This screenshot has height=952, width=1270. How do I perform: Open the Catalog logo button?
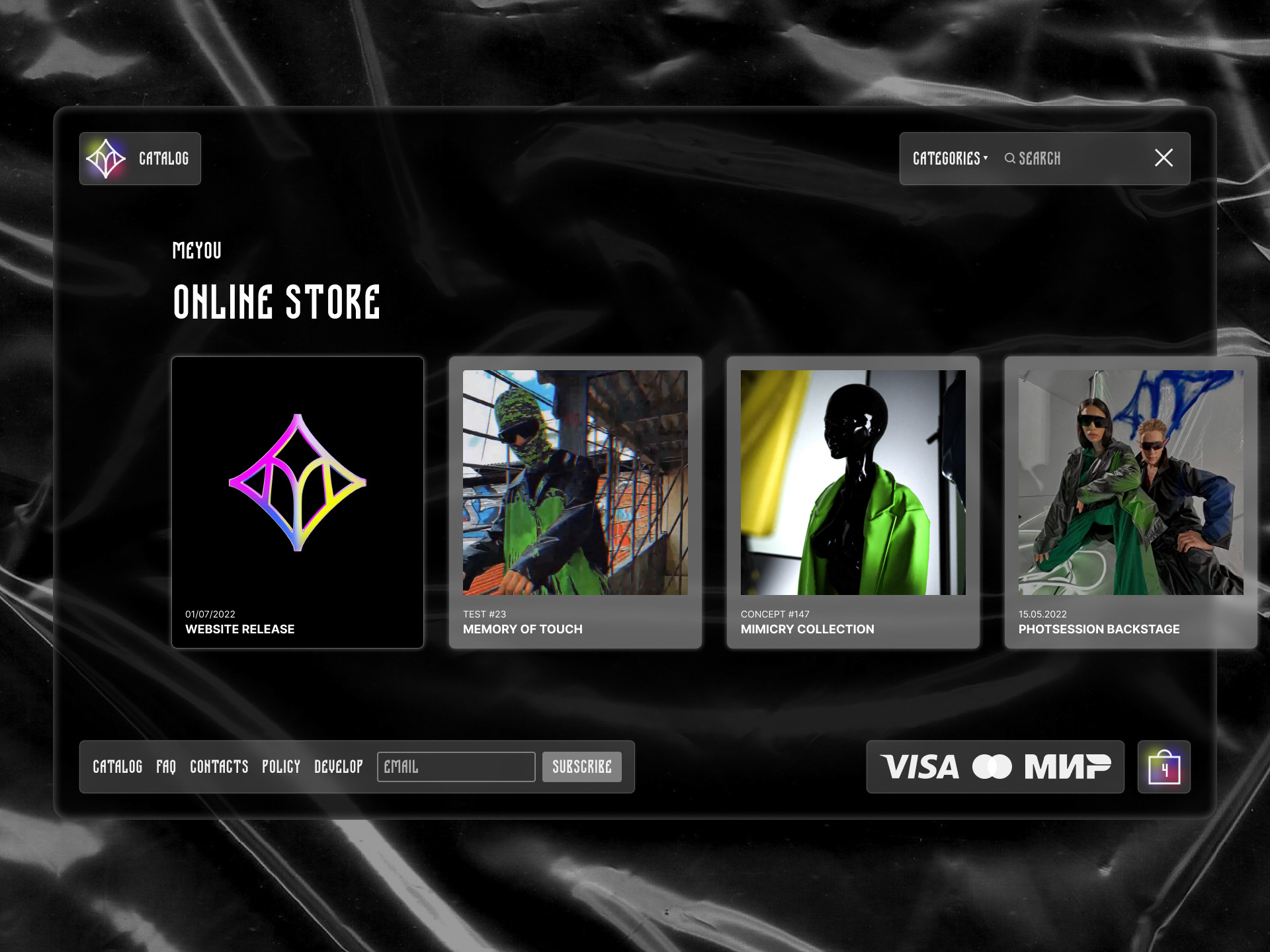[140, 159]
